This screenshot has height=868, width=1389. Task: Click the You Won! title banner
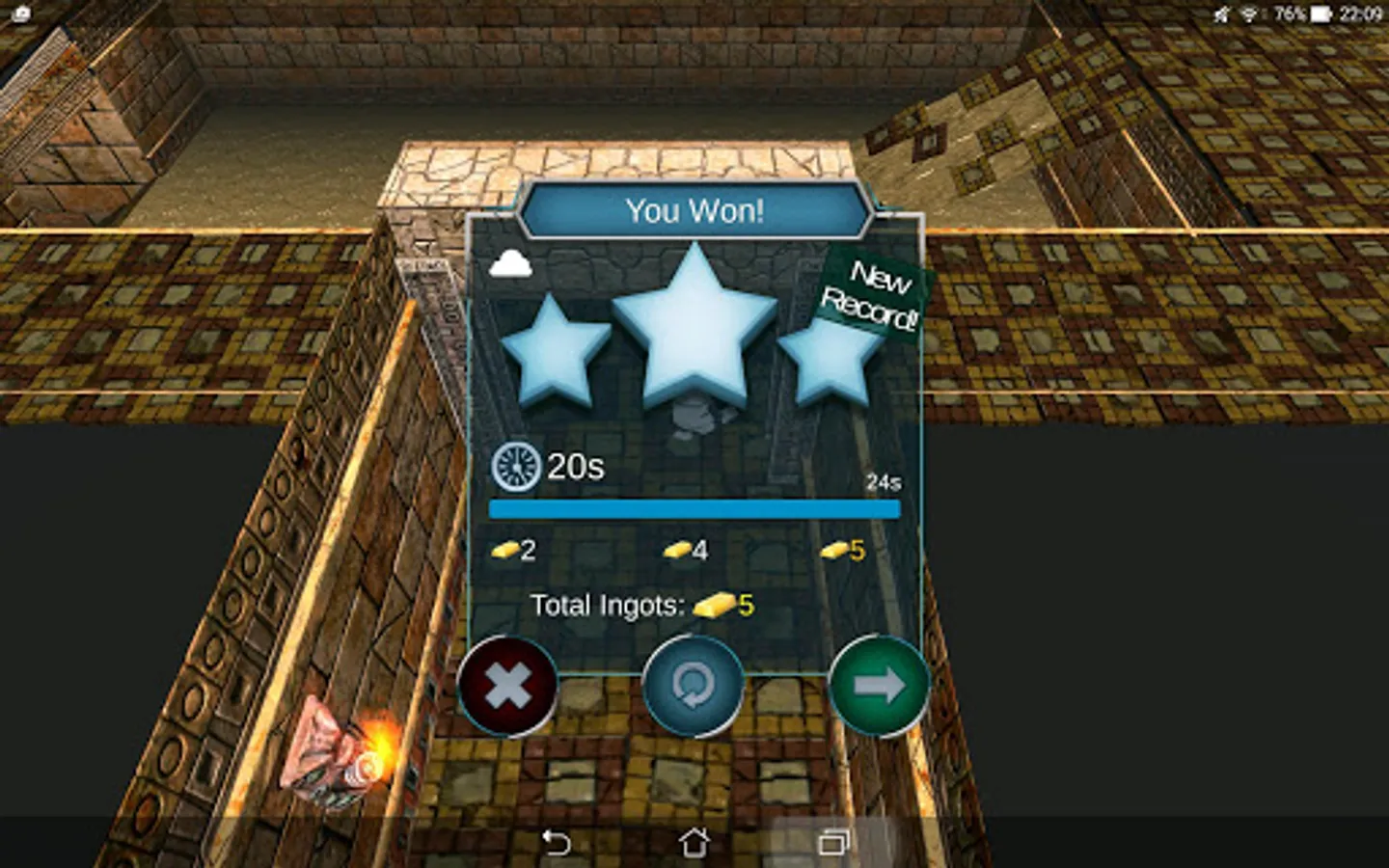(693, 210)
